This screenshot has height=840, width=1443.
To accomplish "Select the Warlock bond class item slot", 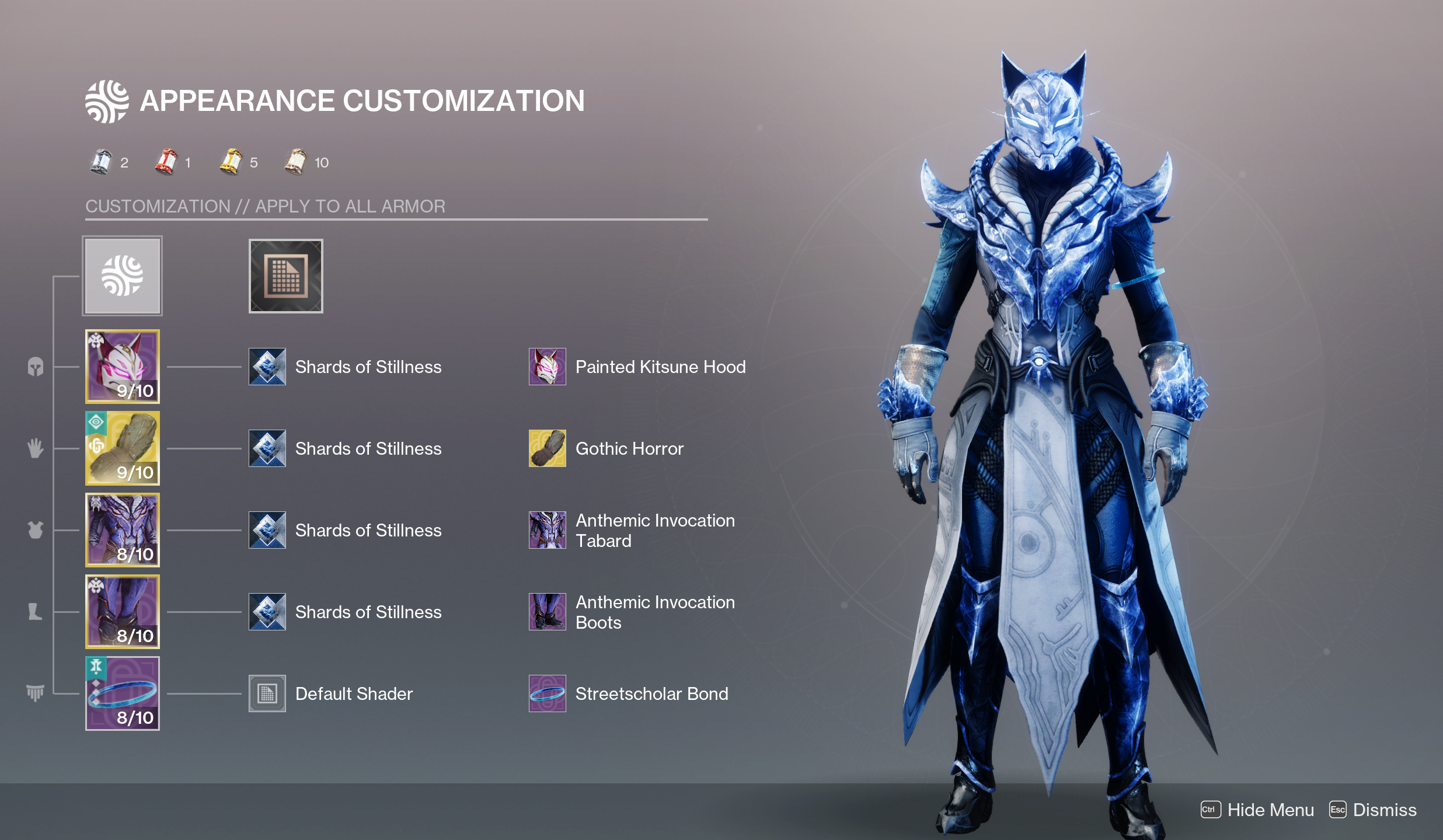I will (122, 693).
